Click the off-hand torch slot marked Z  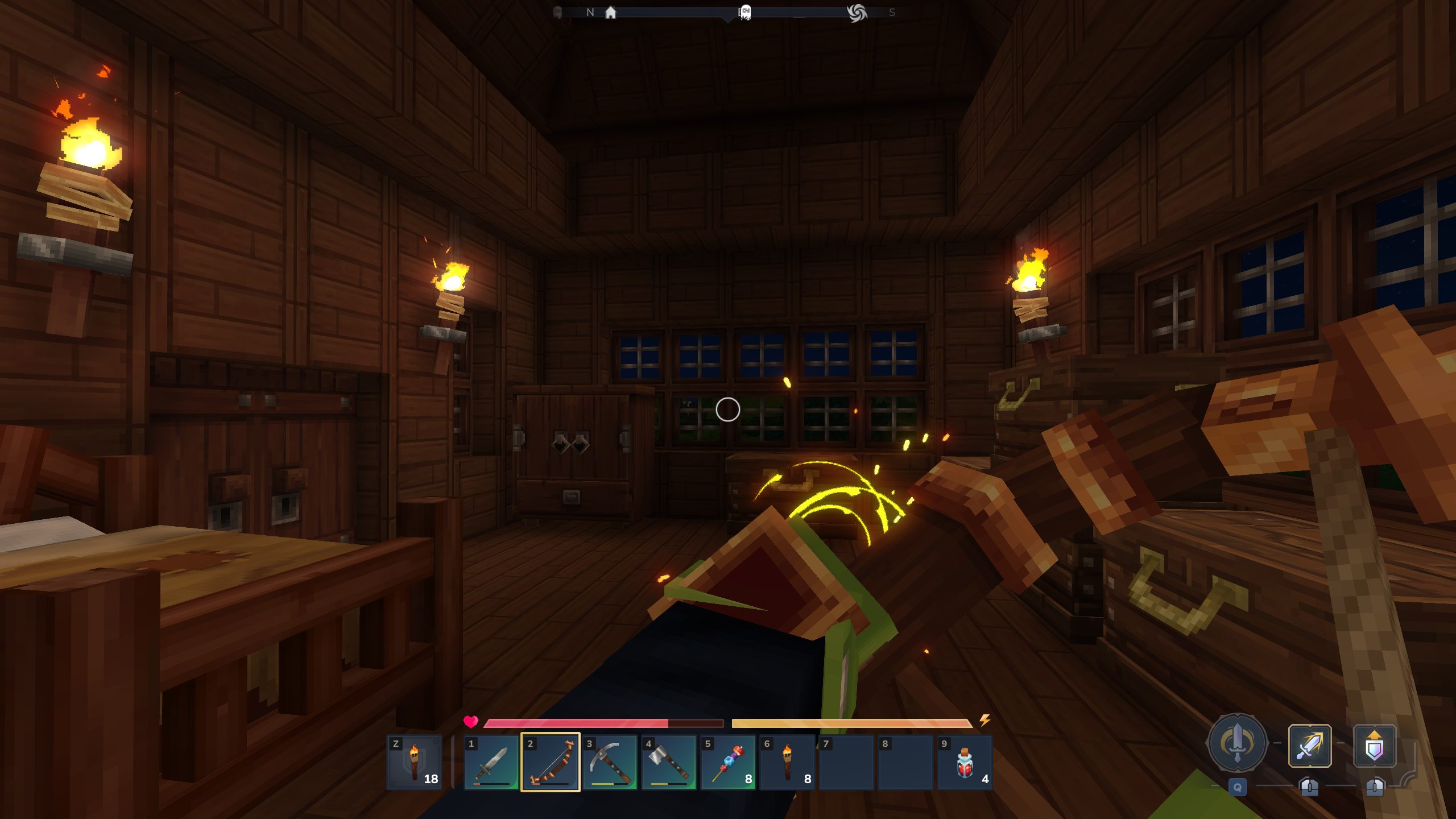tap(415, 762)
